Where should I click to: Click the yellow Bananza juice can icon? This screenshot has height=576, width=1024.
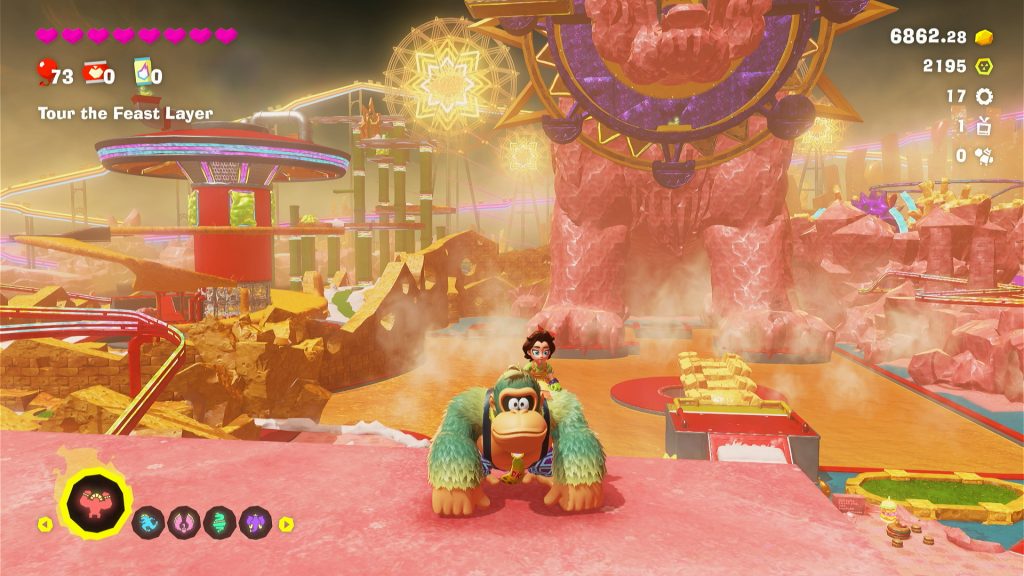[x=143, y=73]
